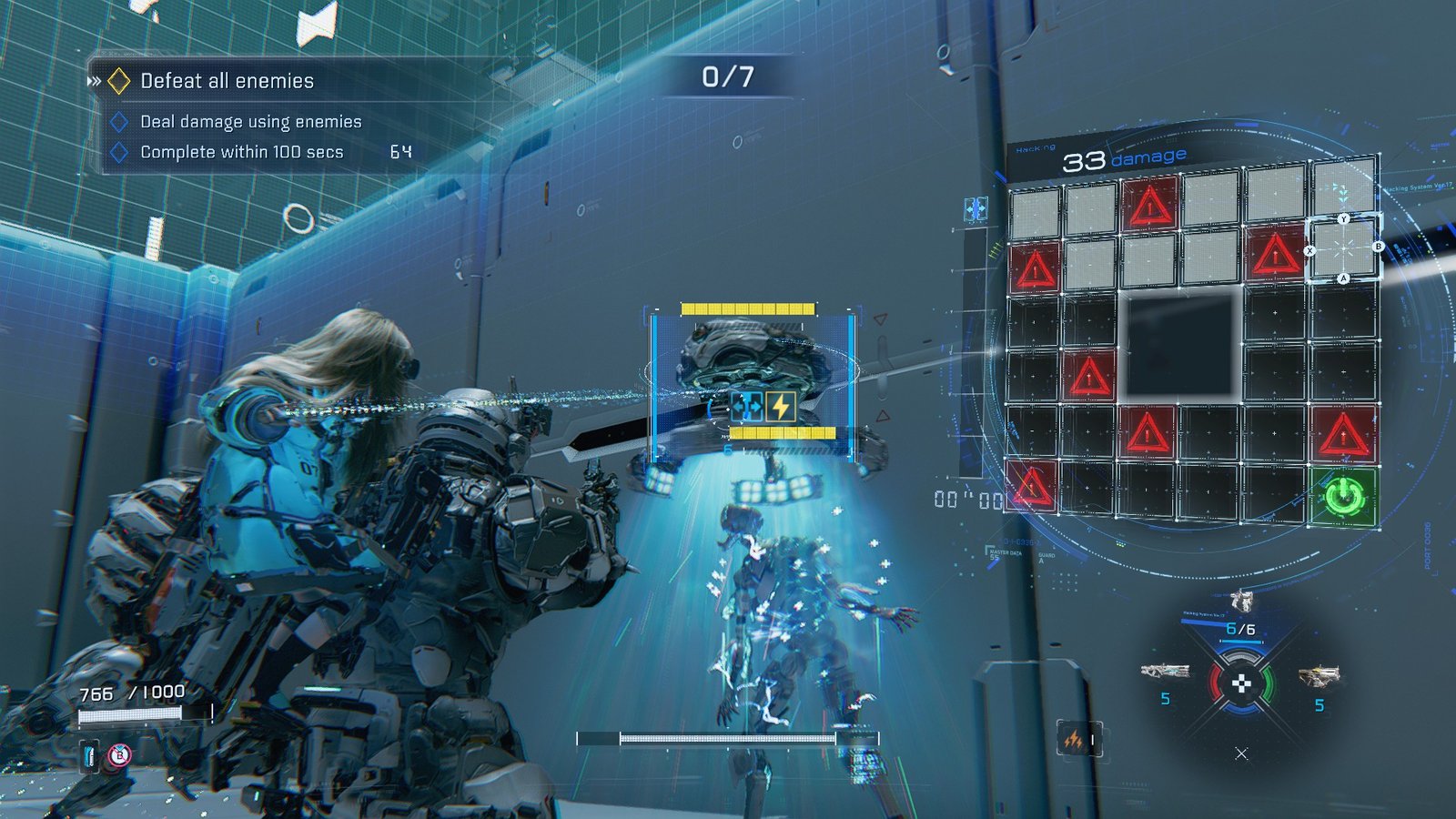Screen dimensions: 1456x819
Task: Click the weapon wheel center D-pad icon
Action: tap(1241, 683)
